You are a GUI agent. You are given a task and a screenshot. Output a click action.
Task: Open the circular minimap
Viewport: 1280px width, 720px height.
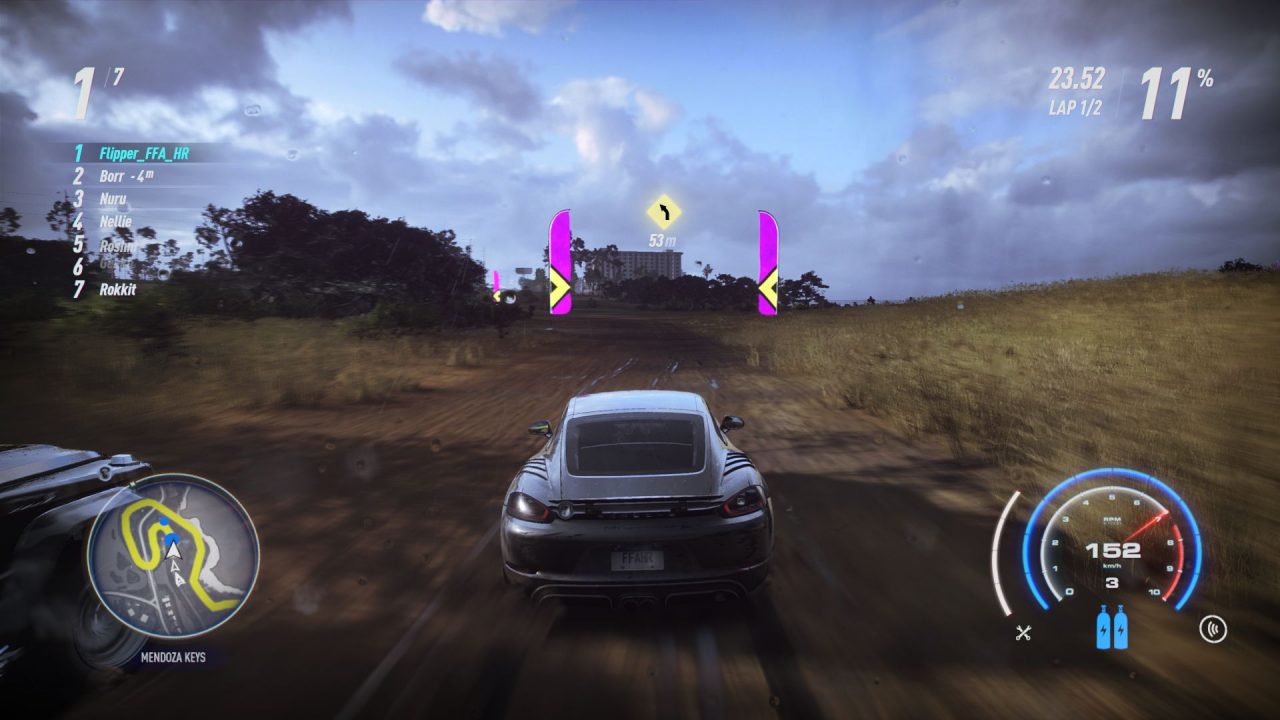173,559
